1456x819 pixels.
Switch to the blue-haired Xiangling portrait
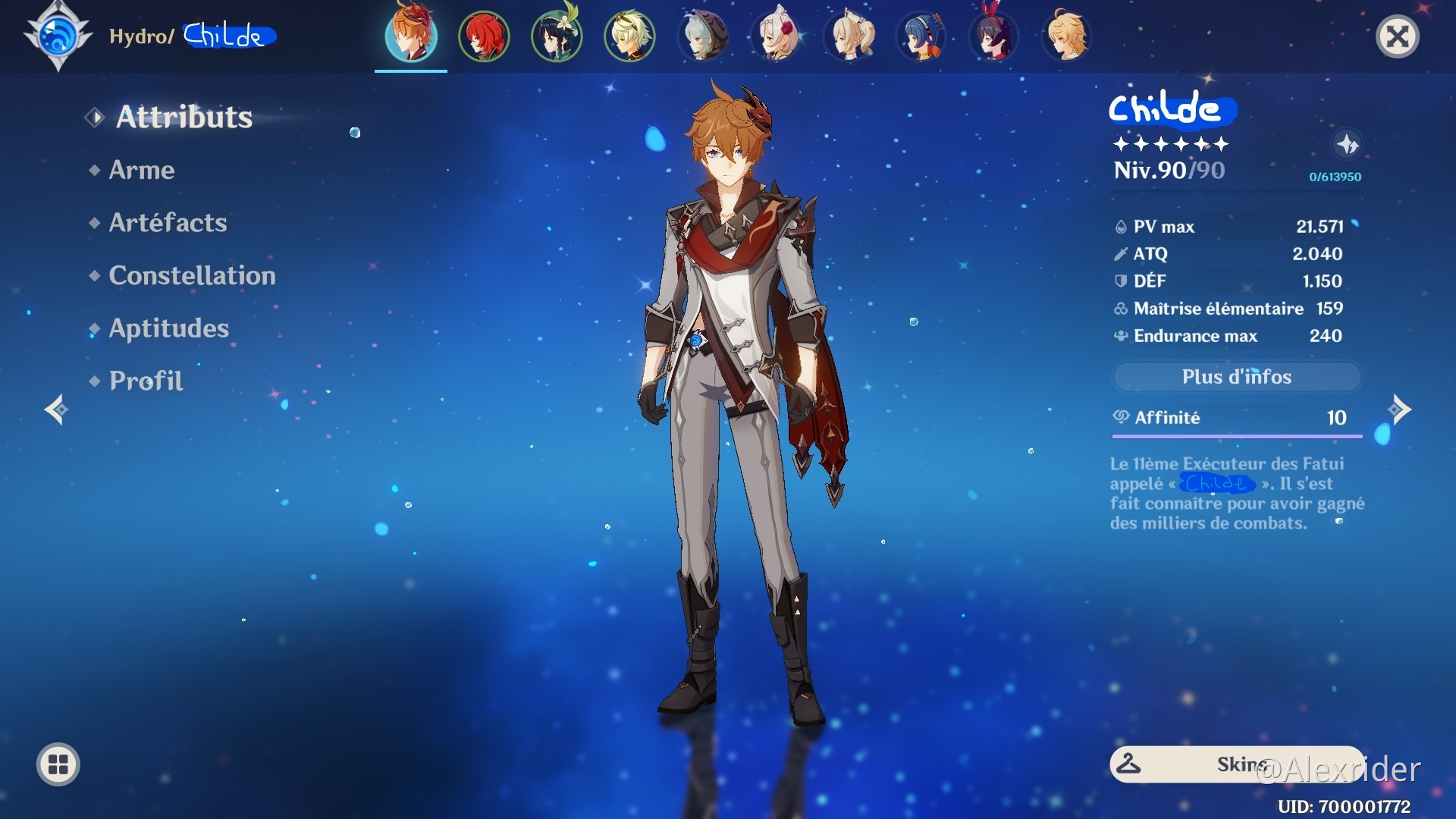921,36
